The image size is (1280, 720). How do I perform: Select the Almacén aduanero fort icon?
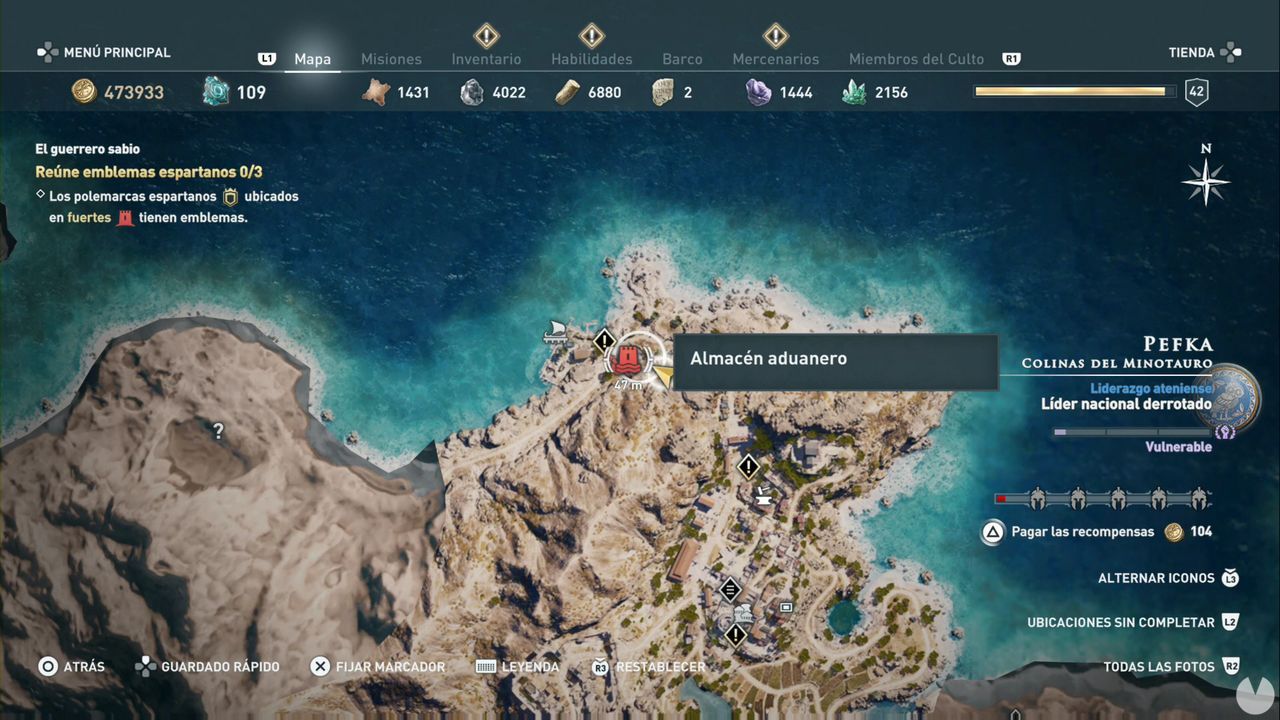(628, 358)
